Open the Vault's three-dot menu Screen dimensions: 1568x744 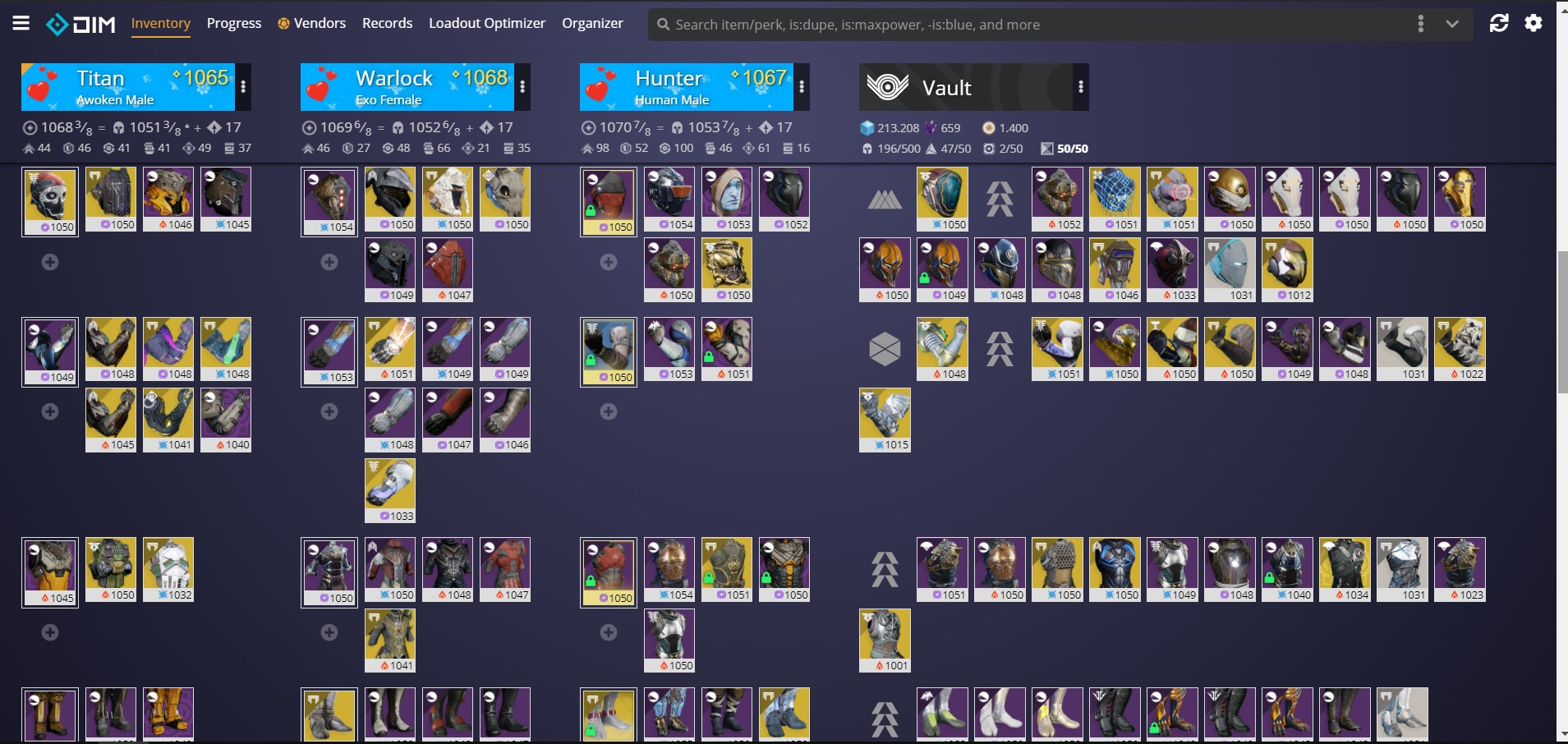pyautogui.click(x=1080, y=86)
